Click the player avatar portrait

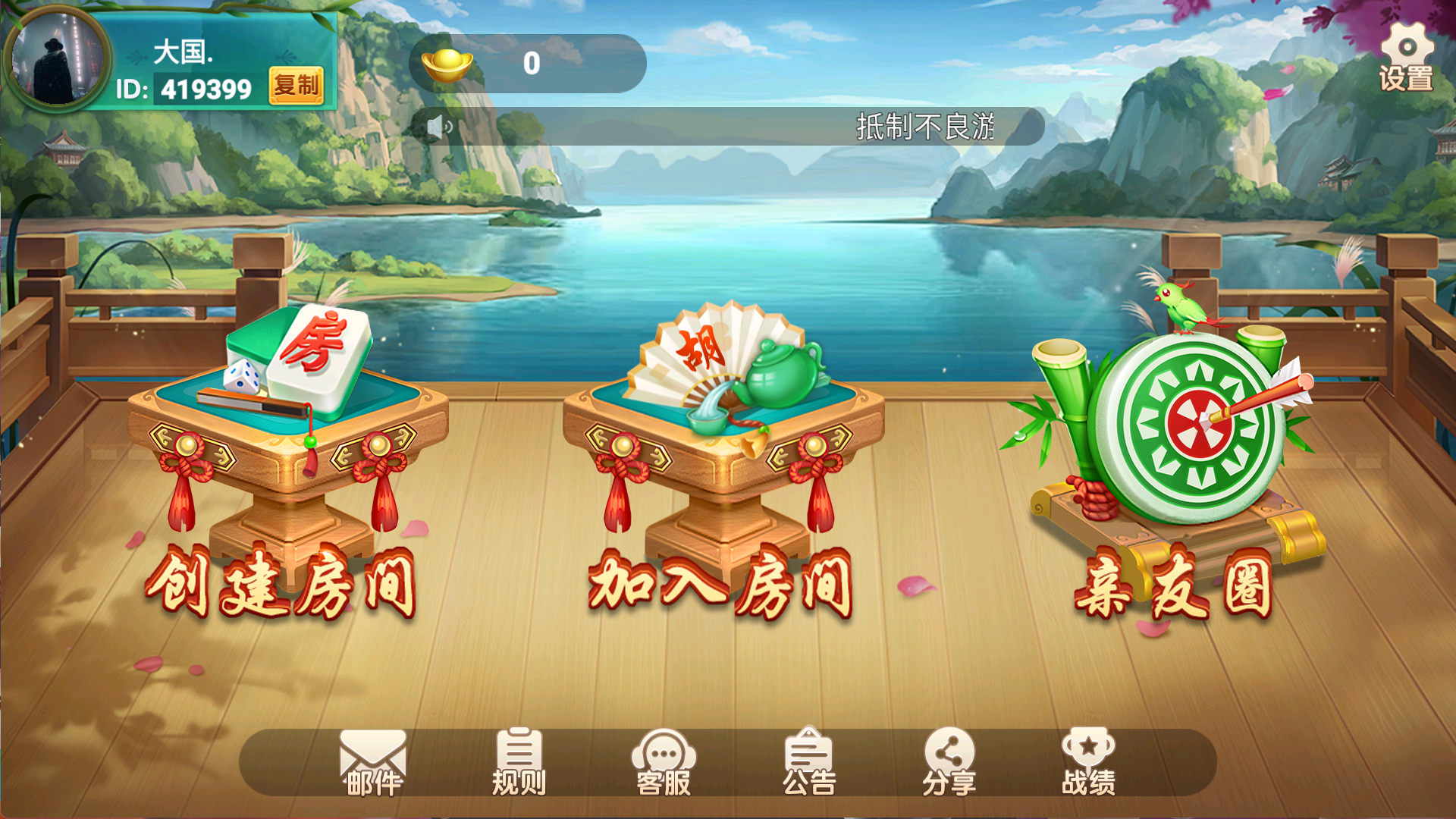click(57, 59)
